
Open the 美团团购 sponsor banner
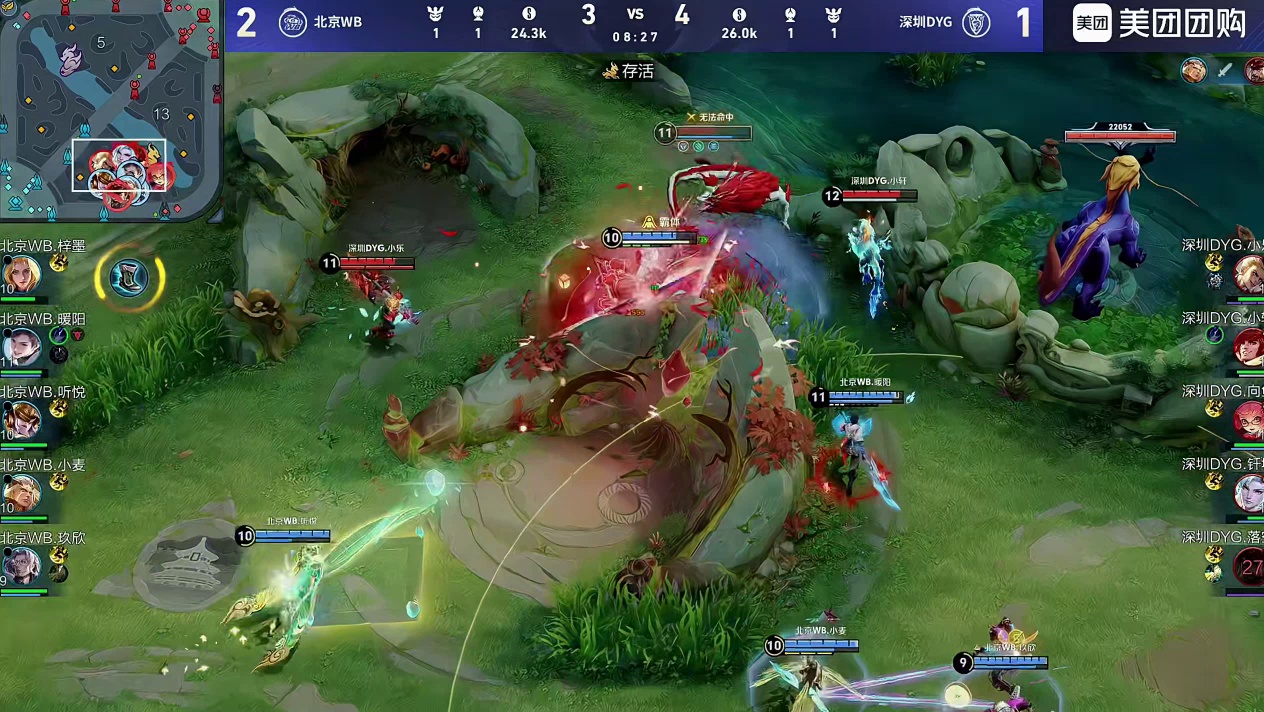1160,24
